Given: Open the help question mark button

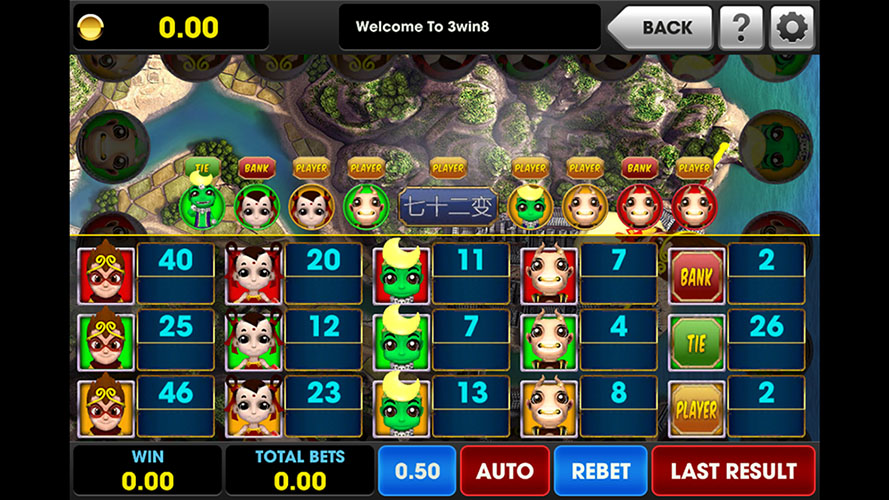Looking at the screenshot, I should [741, 27].
